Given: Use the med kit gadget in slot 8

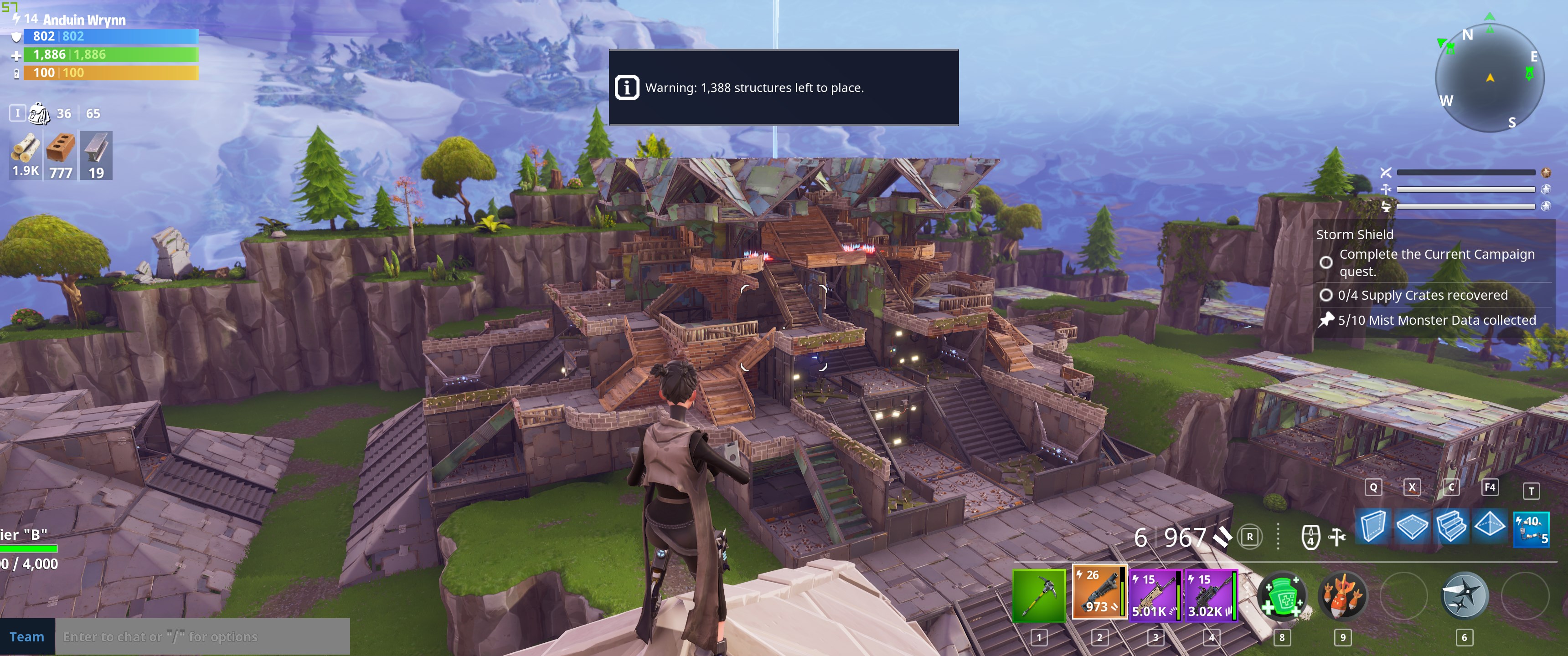Looking at the screenshot, I should [1283, 598].
